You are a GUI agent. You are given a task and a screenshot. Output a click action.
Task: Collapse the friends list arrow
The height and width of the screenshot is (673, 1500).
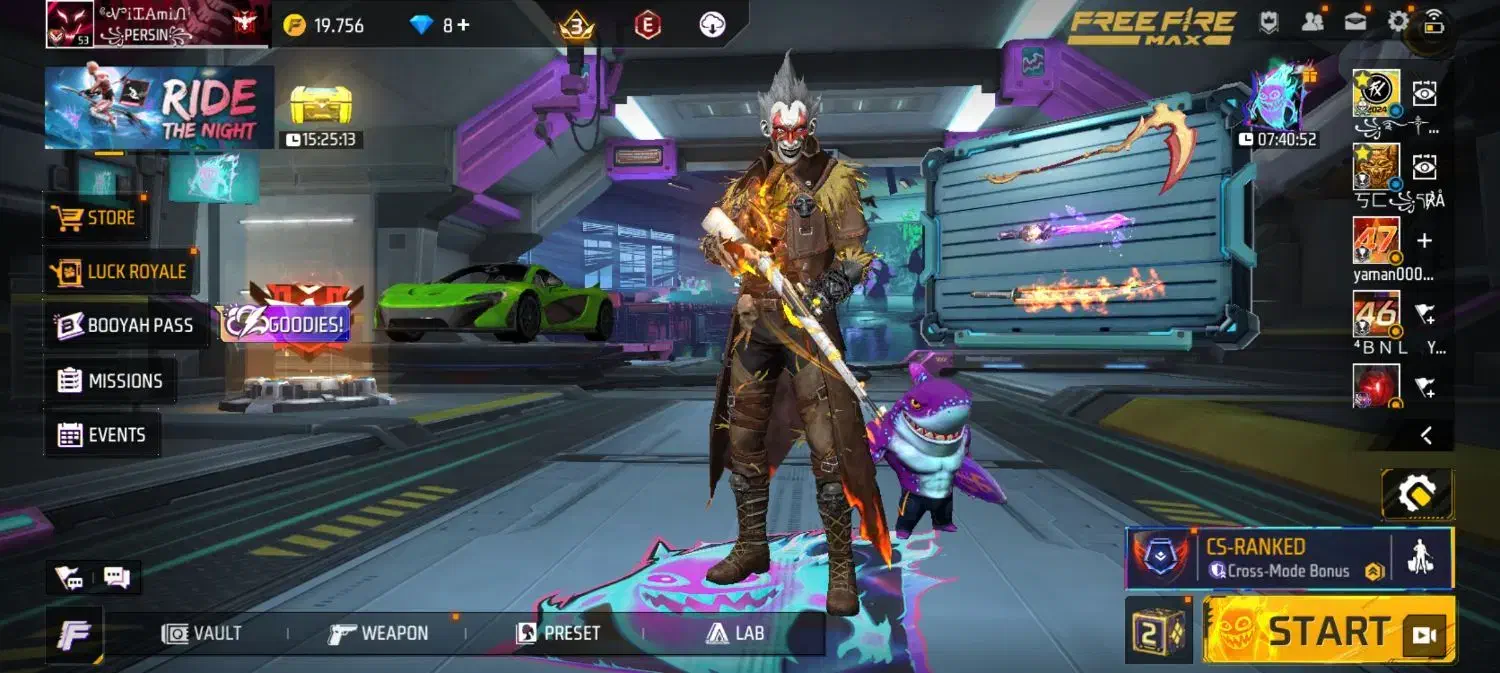1426,435
